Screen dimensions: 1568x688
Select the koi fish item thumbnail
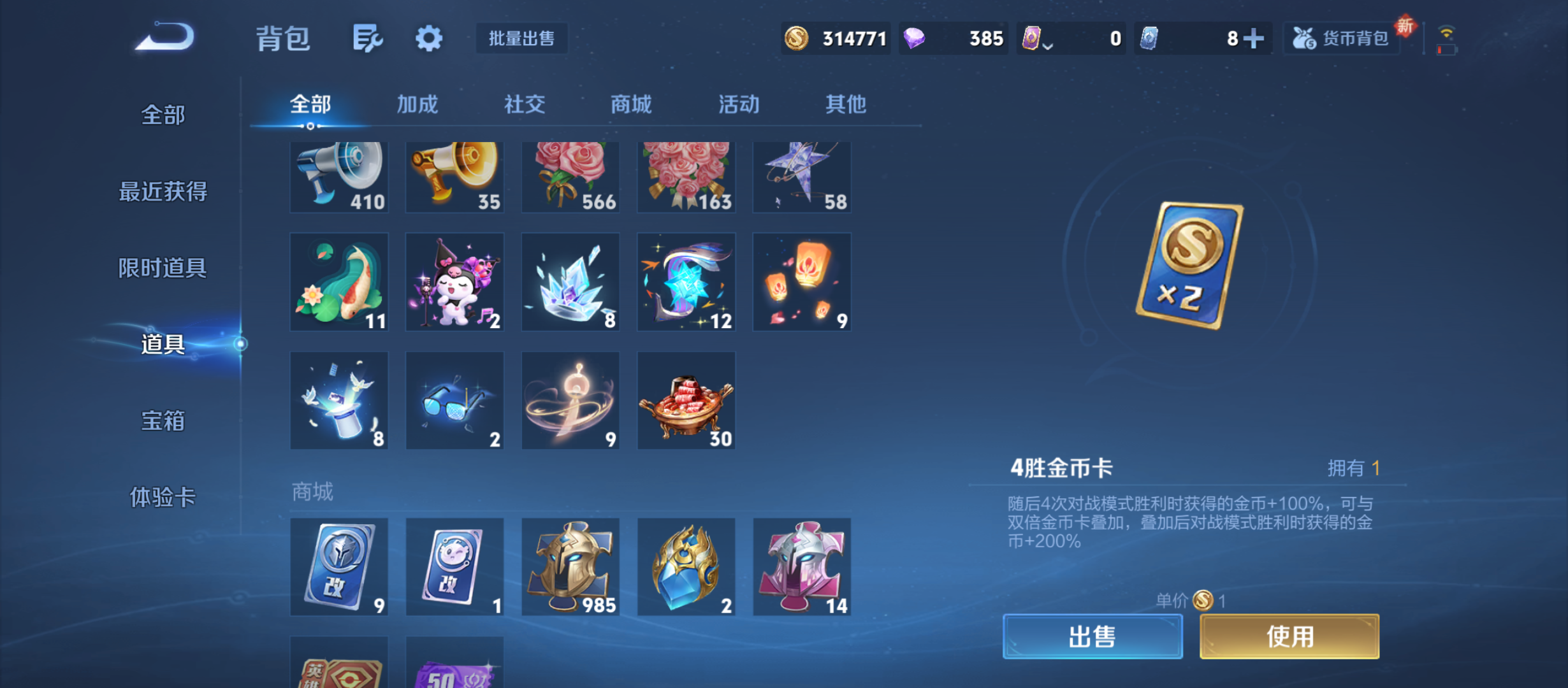pyautogui.click(x=339, y=282)
